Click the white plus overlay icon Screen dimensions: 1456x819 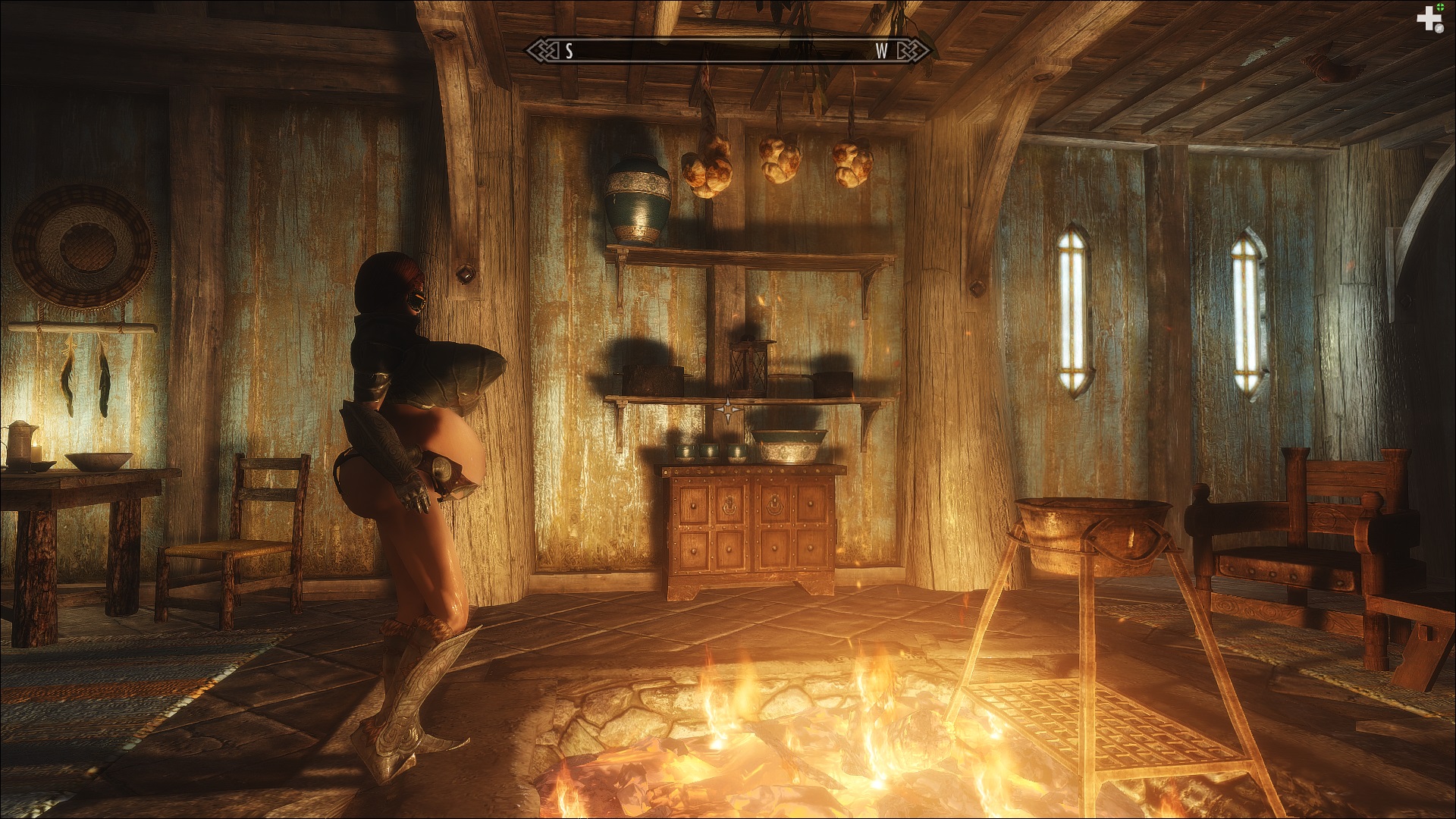click(1429, 19)
